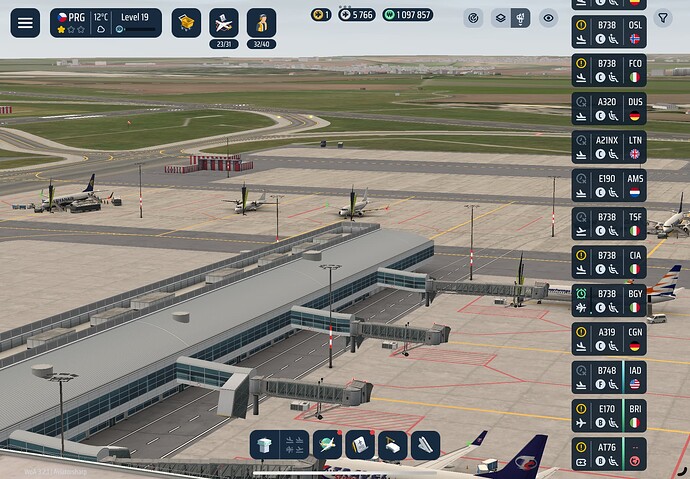Select the E170 flight to BRI

(x=609, y=415)
